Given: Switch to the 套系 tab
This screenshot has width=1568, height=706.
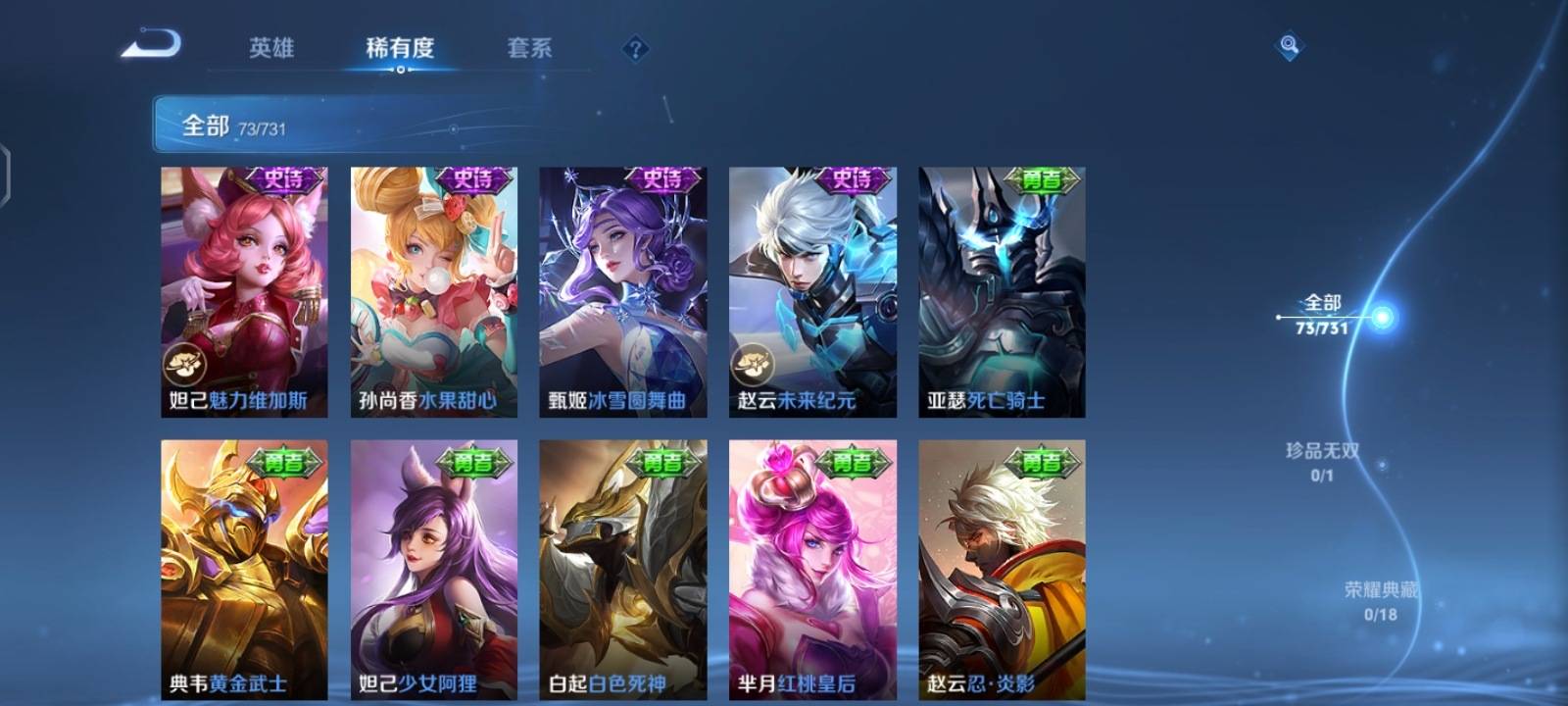Looking at the screenshot, I should pyautogui.click(x=530, y=46).
